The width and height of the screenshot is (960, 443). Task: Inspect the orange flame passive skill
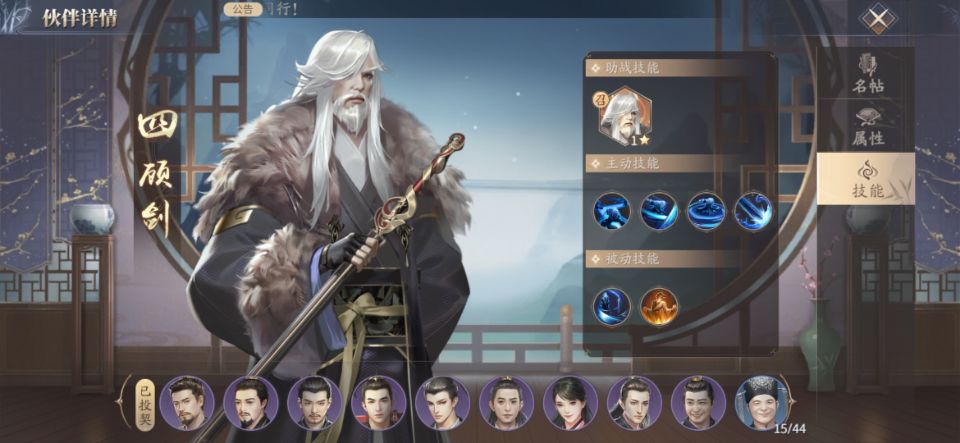(x=659, y=306)
